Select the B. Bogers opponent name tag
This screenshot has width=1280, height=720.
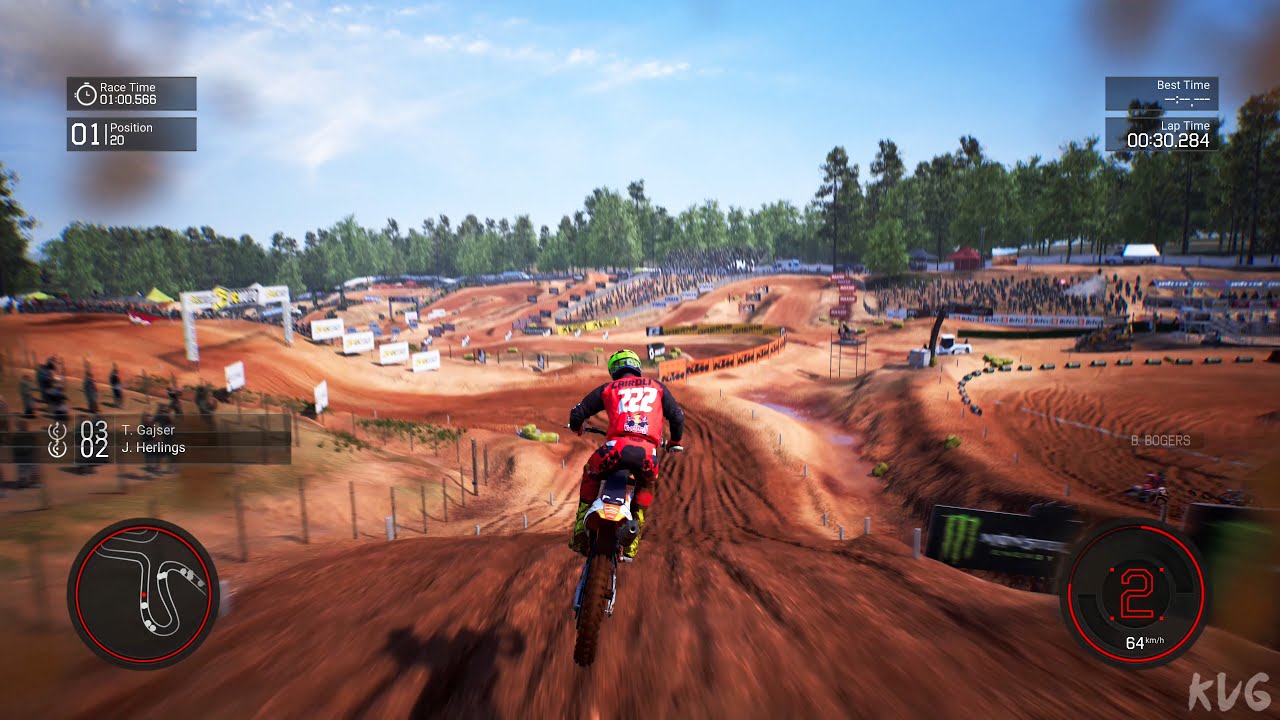tap(1160, 440)
